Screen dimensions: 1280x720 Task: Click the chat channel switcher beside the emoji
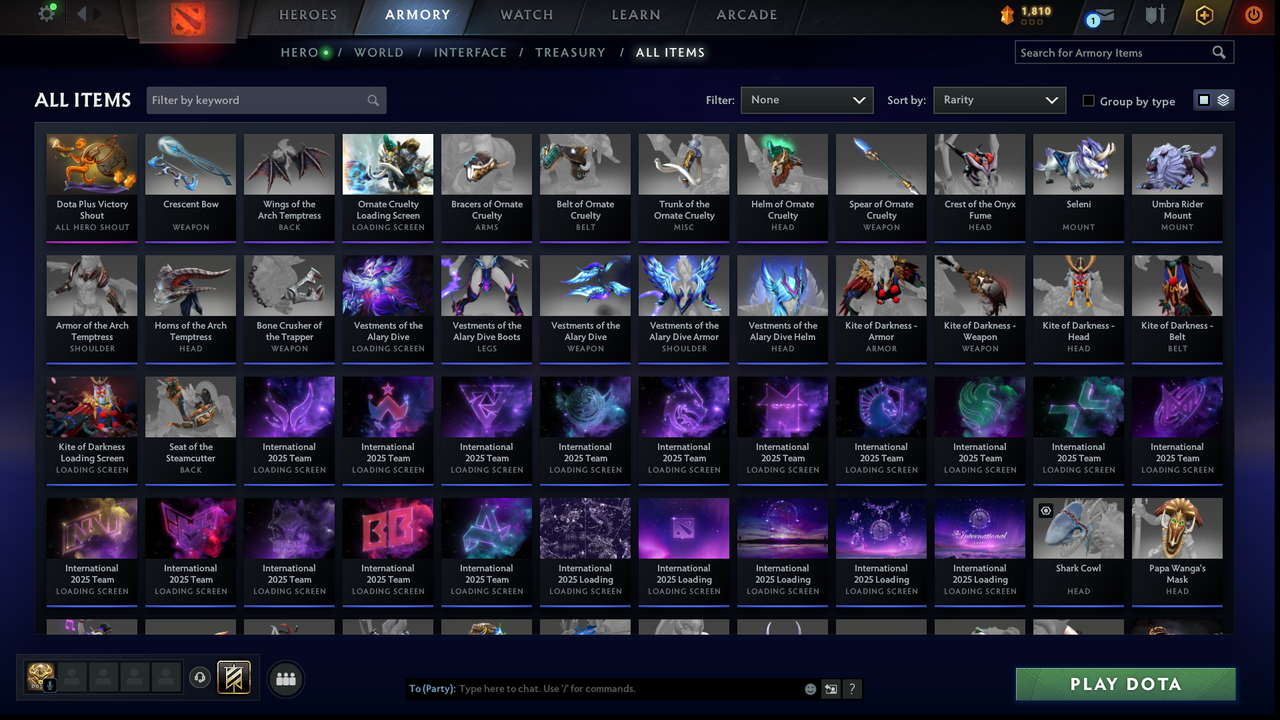(x=831, y=689)
